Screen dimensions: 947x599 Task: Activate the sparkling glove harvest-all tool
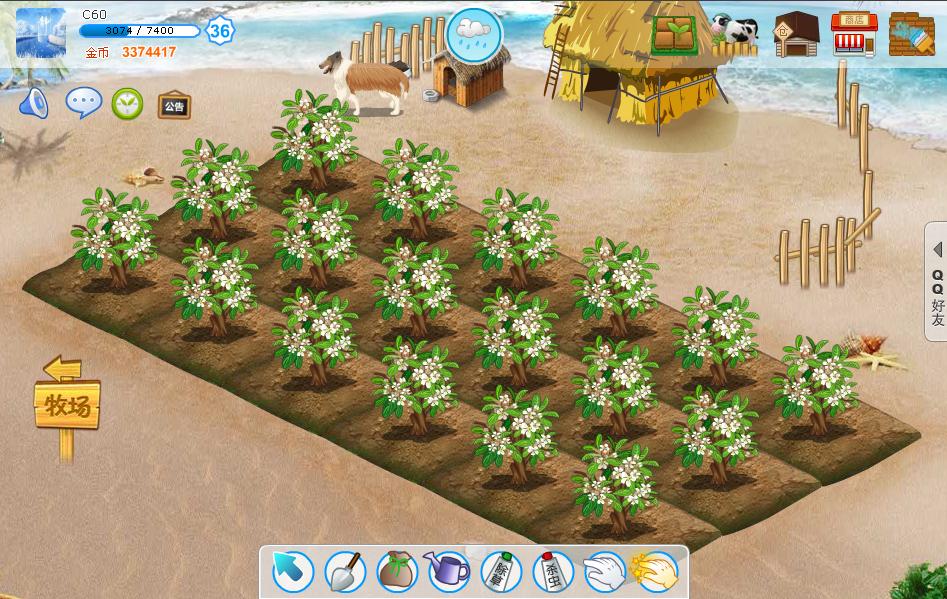pyautogui.click(x=656, y=572)
